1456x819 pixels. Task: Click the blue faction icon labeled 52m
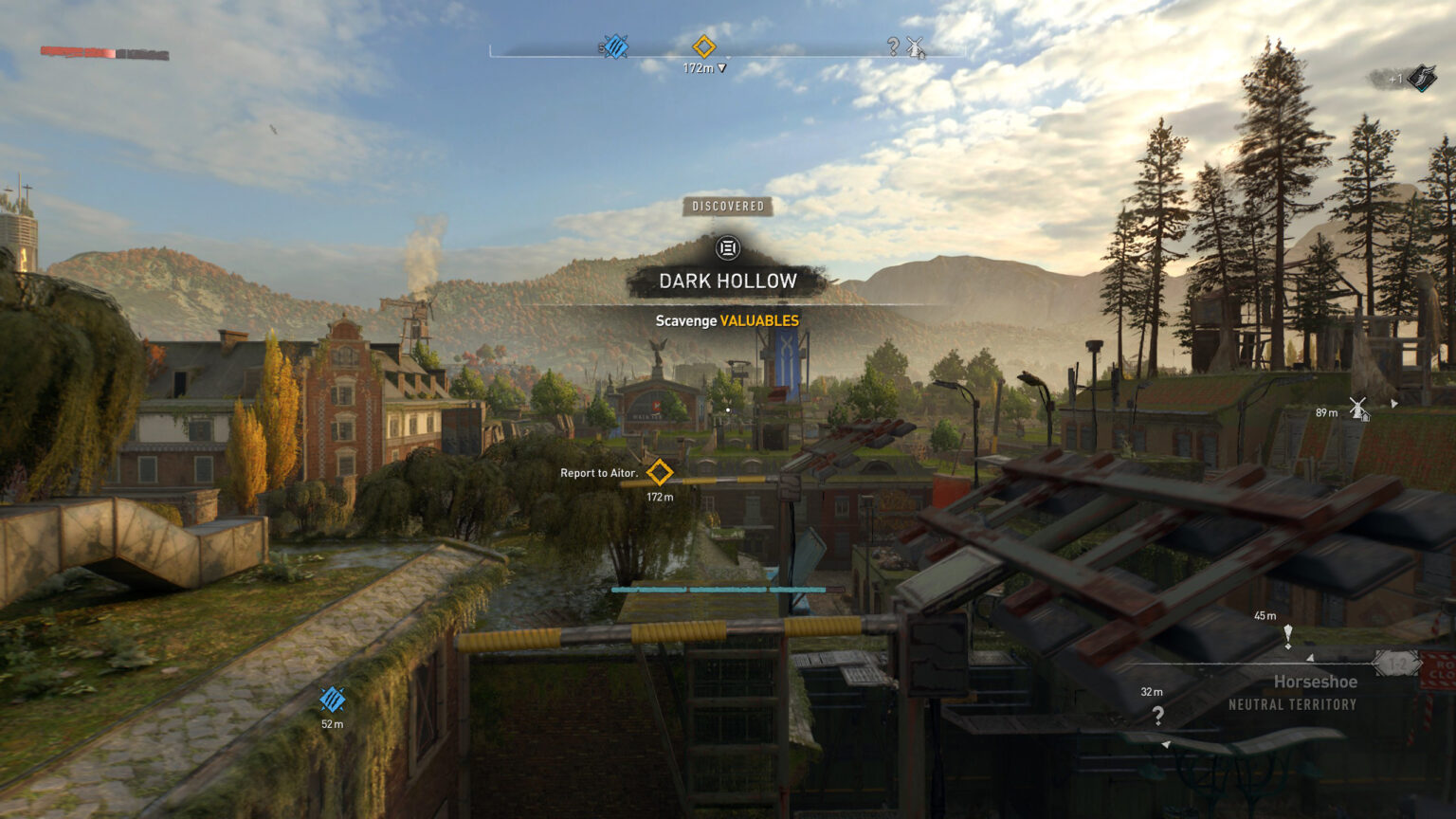click(333, 701)
